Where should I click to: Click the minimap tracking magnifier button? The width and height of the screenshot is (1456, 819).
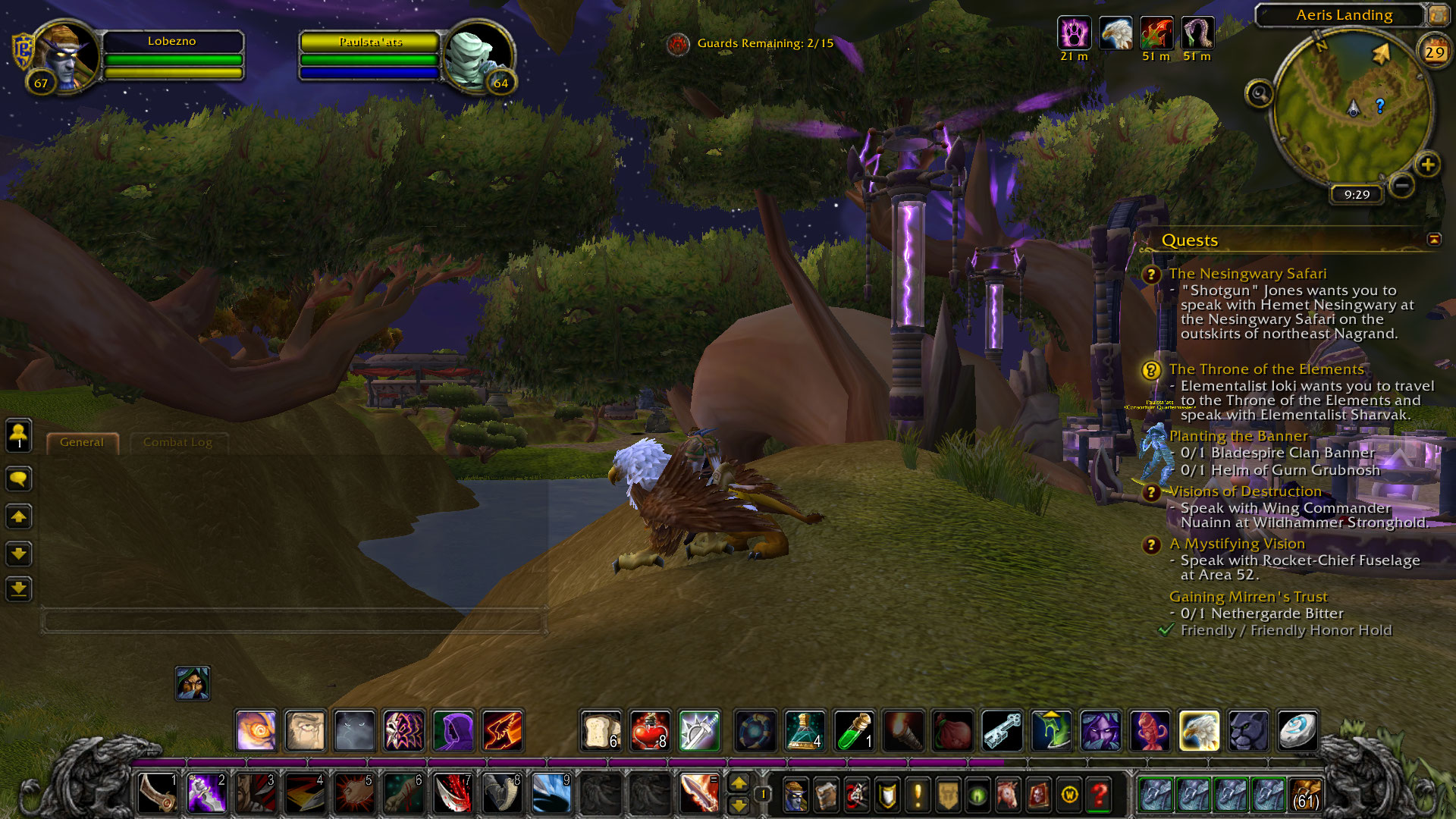click(1259, 94)
